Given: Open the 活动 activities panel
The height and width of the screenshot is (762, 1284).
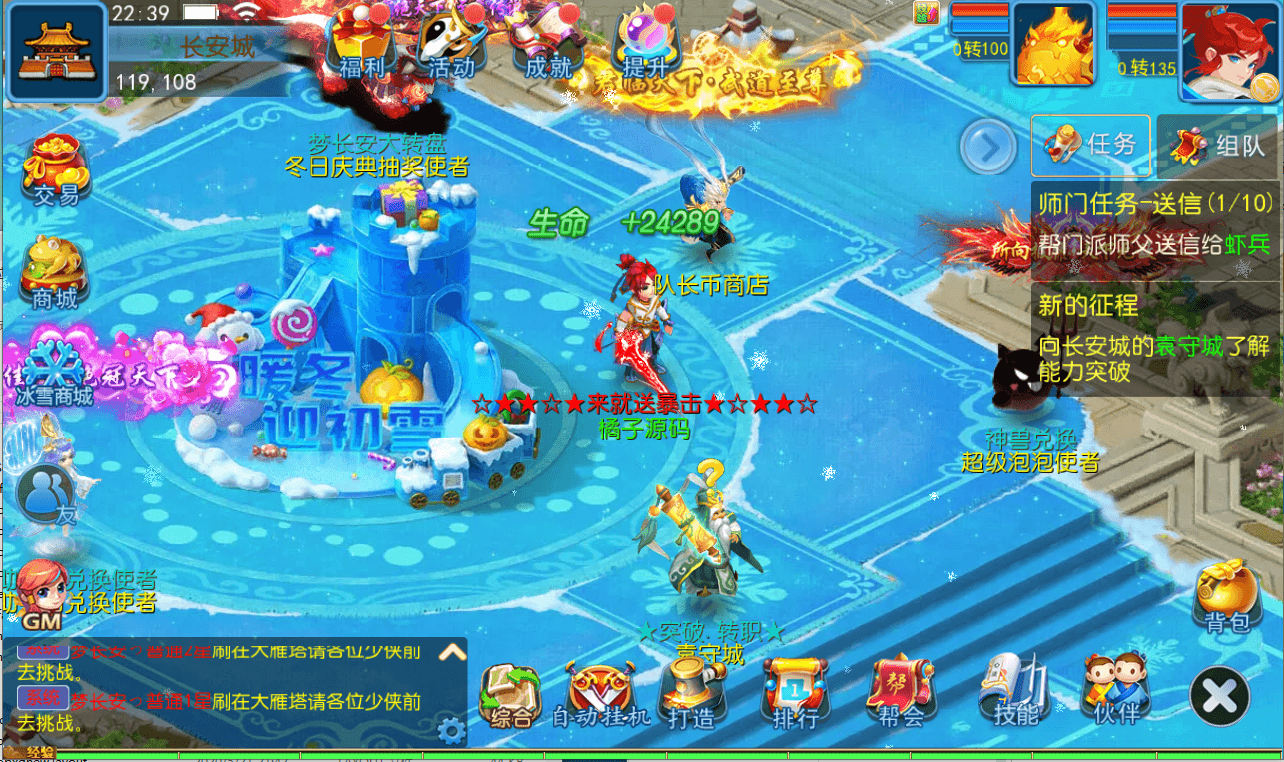Looking at the screenshot, I should coord(451,40).
